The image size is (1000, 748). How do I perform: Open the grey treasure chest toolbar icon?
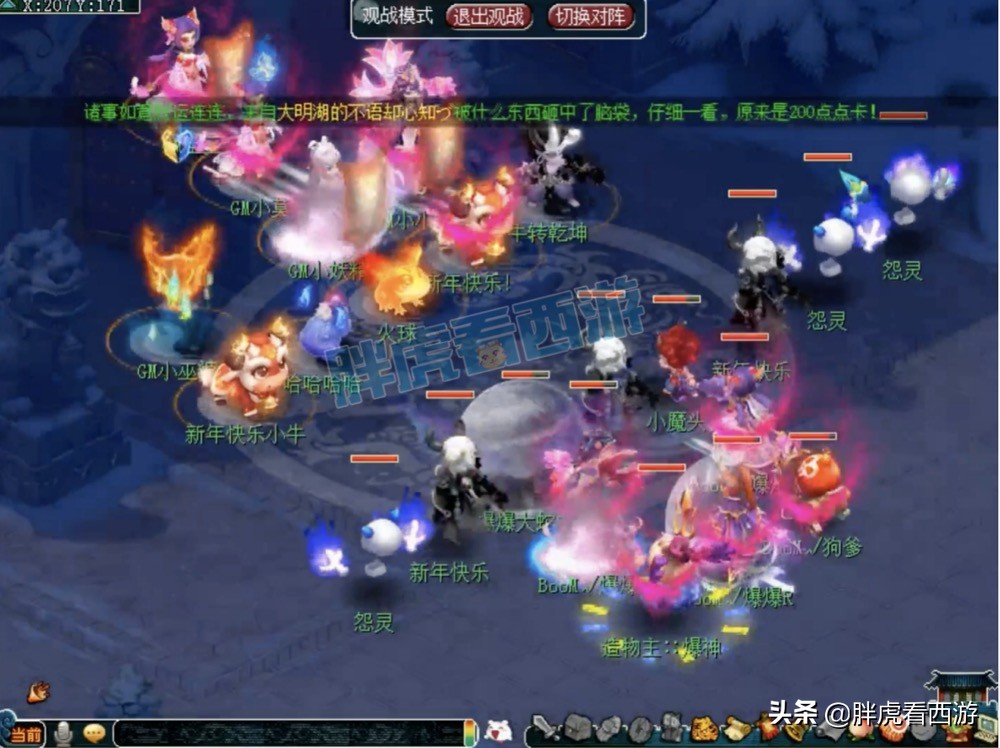click(x=579, y=728)
